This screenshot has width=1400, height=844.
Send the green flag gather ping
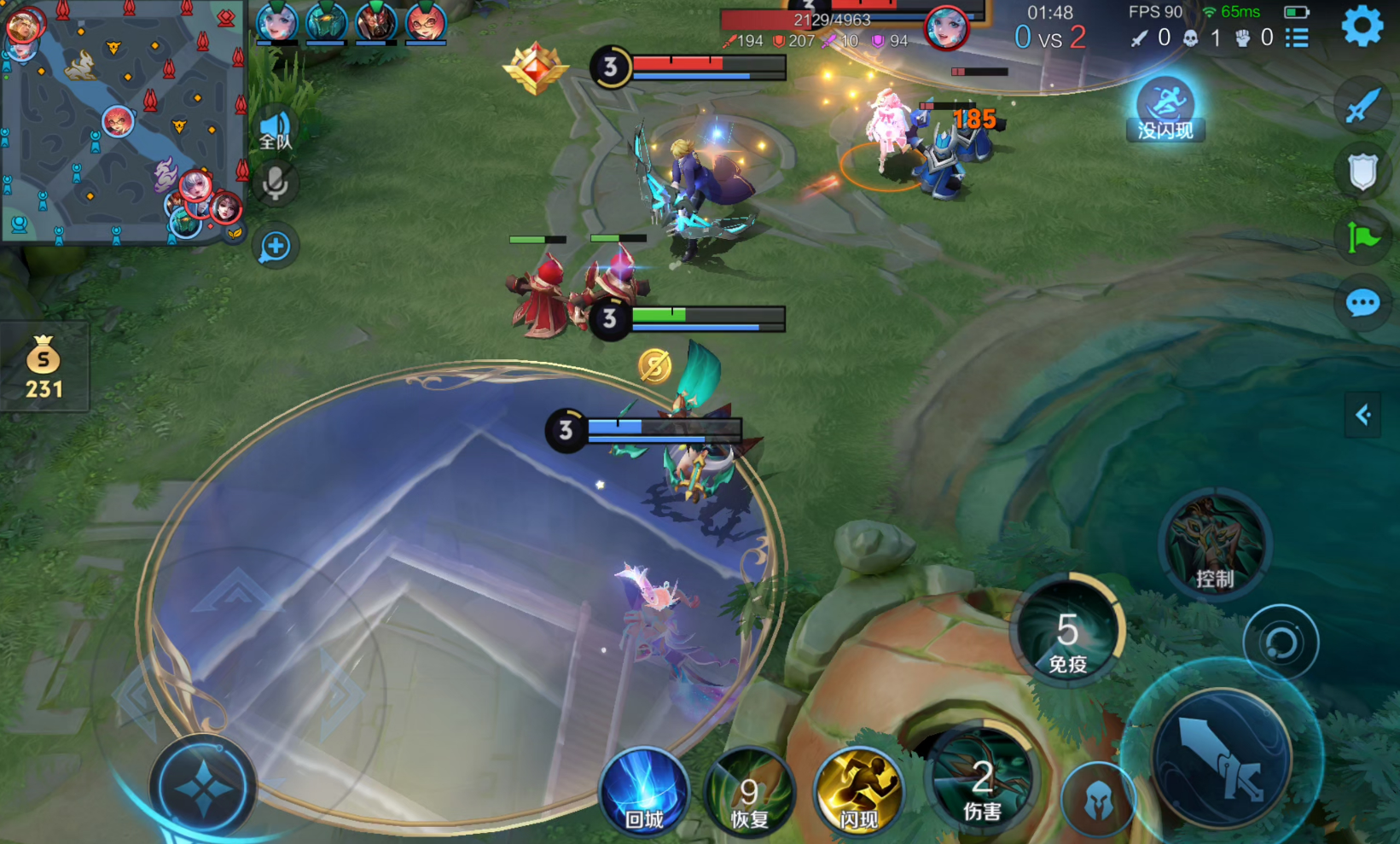tap(1362, 237)
